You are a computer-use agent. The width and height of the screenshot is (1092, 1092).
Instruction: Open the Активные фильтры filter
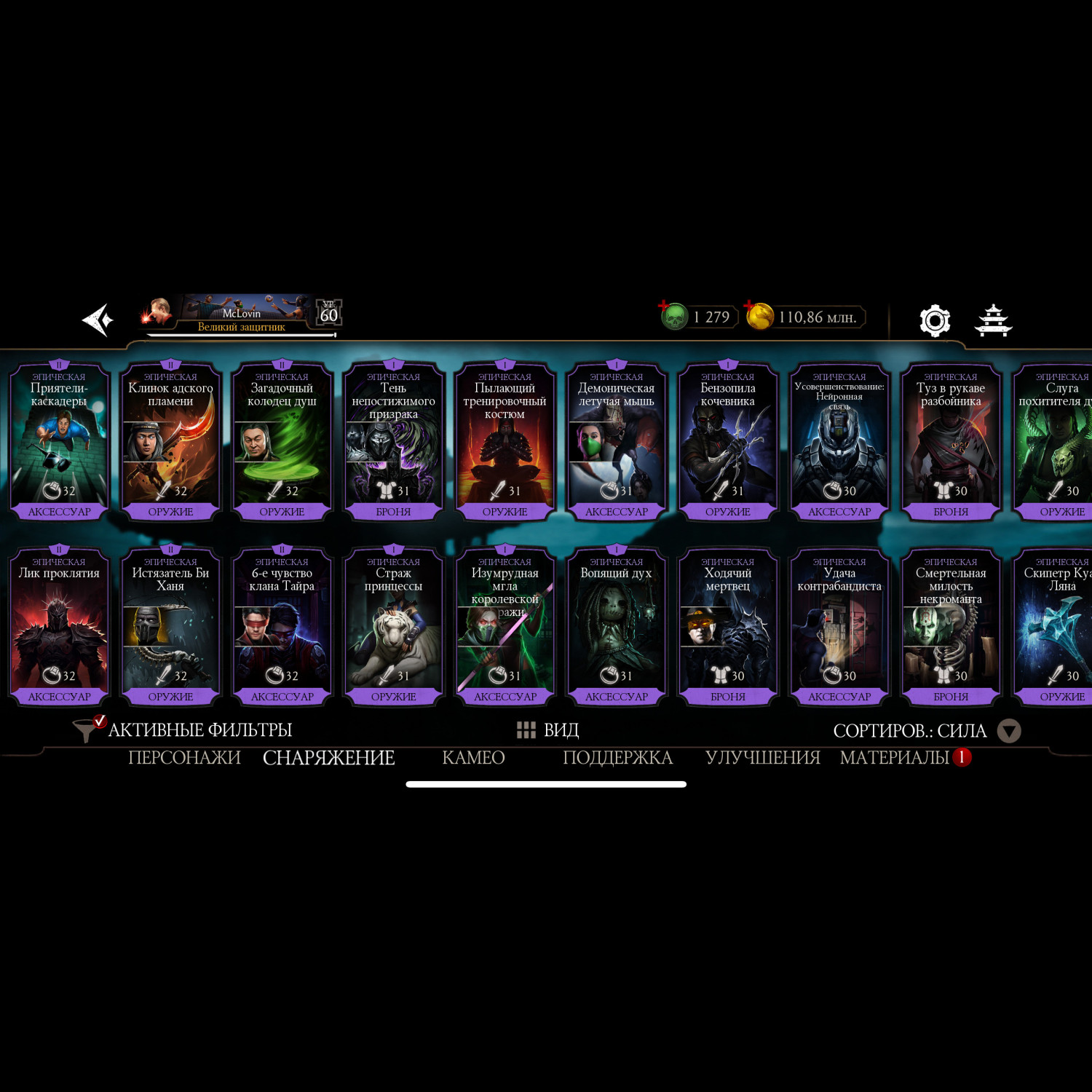tap(186, 729)
